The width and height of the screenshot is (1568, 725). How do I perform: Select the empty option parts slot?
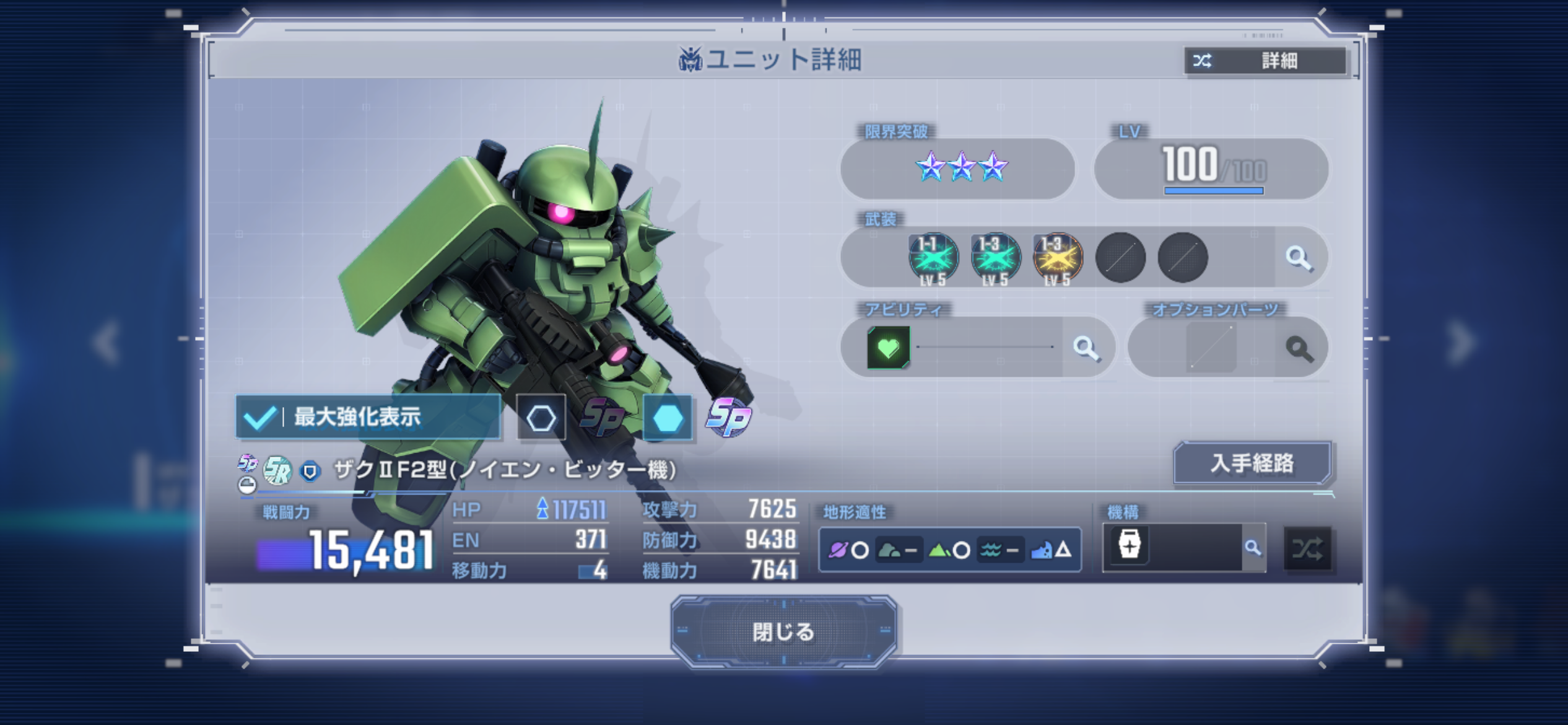pyautogui.click(x=1211, y=348)
